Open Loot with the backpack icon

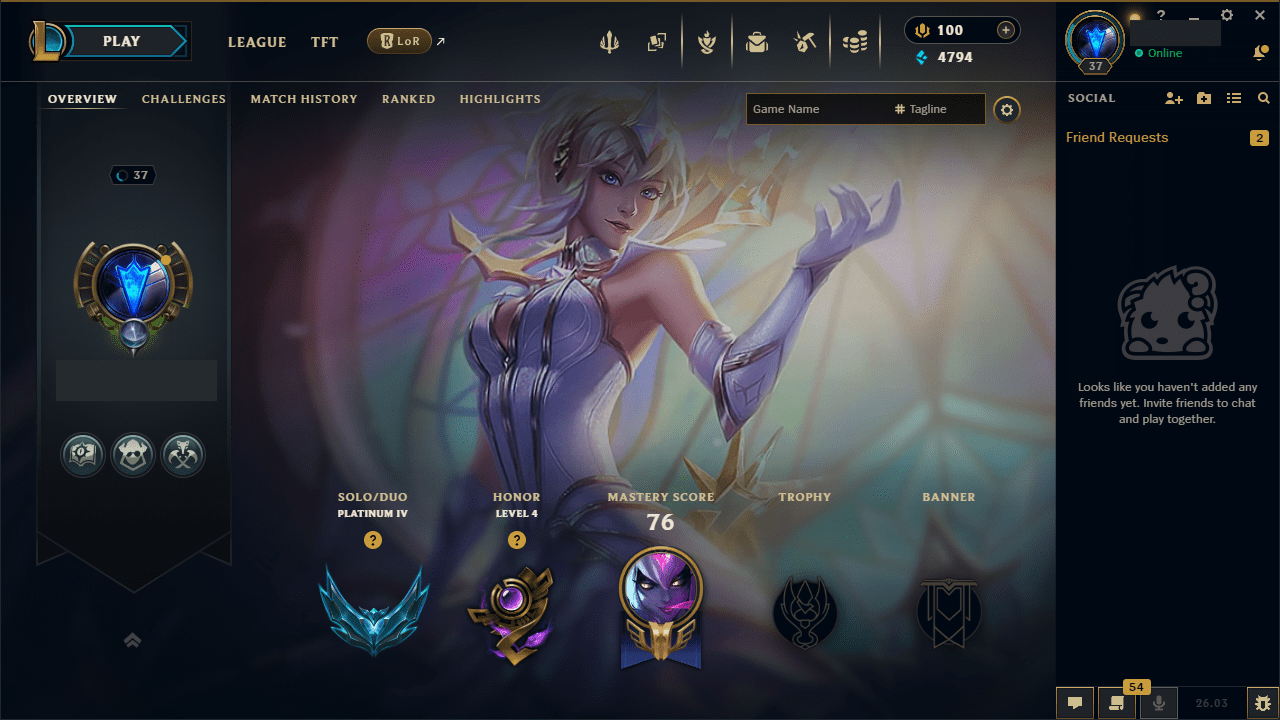pyautogui.click(x=757, y=42)
